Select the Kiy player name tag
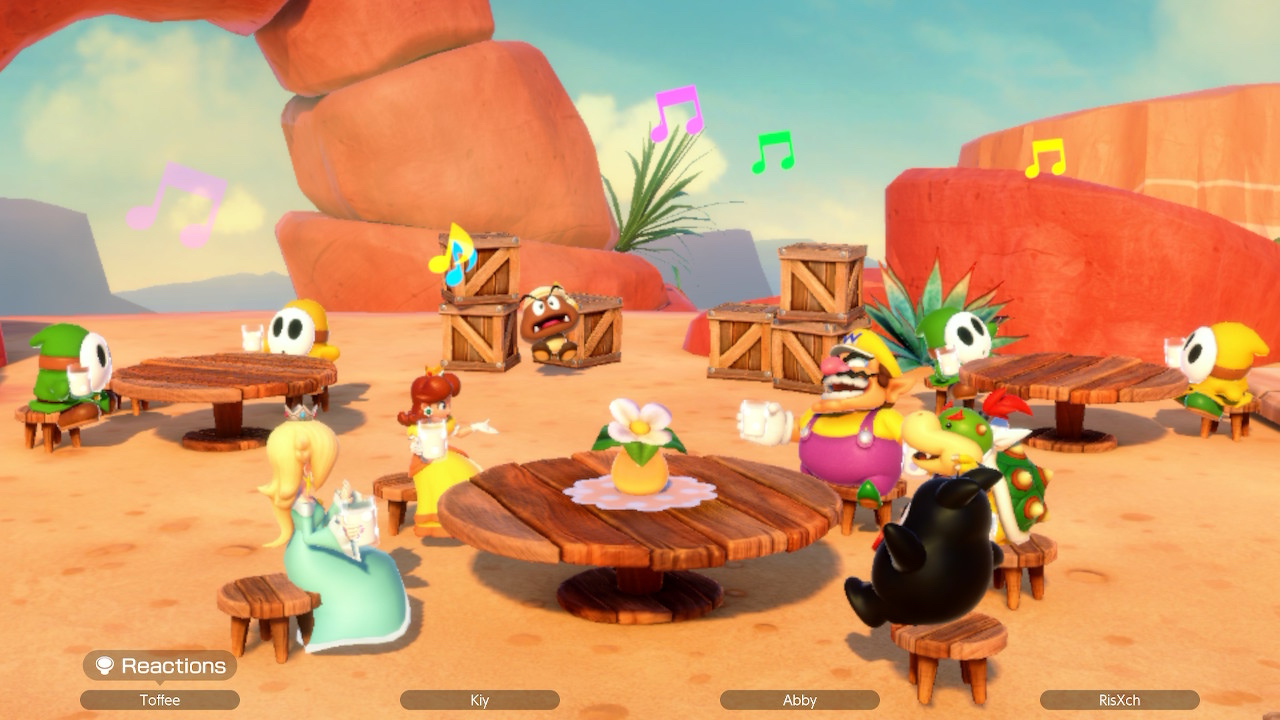Viewport: 1280px width, 720px height. coord(480,700)
